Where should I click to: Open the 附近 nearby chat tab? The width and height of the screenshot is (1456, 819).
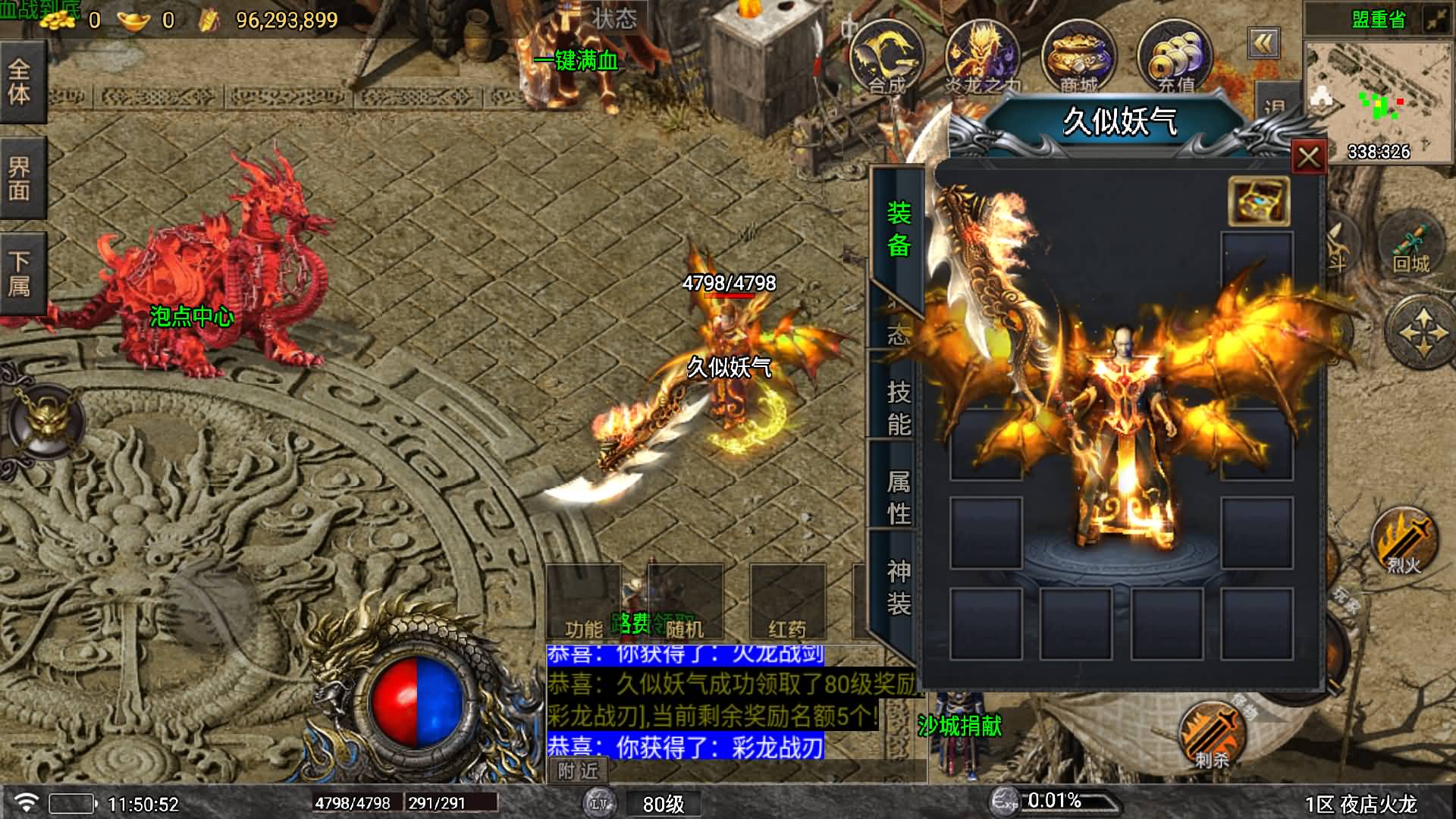578,771
